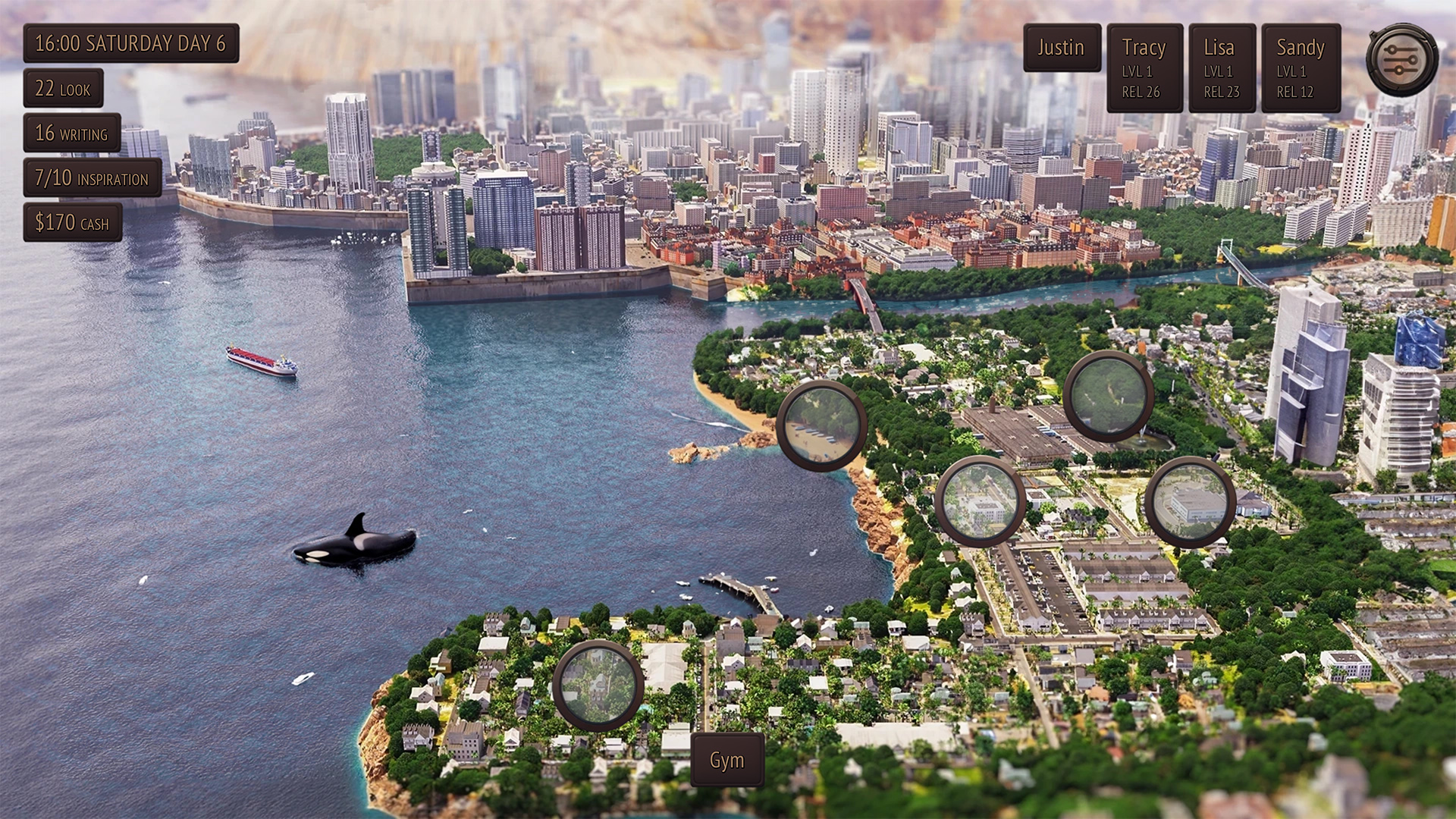Select Tracy's relationship button
The height and width of the screenshot is (819, 1456).
click(x=1144, y=68)
